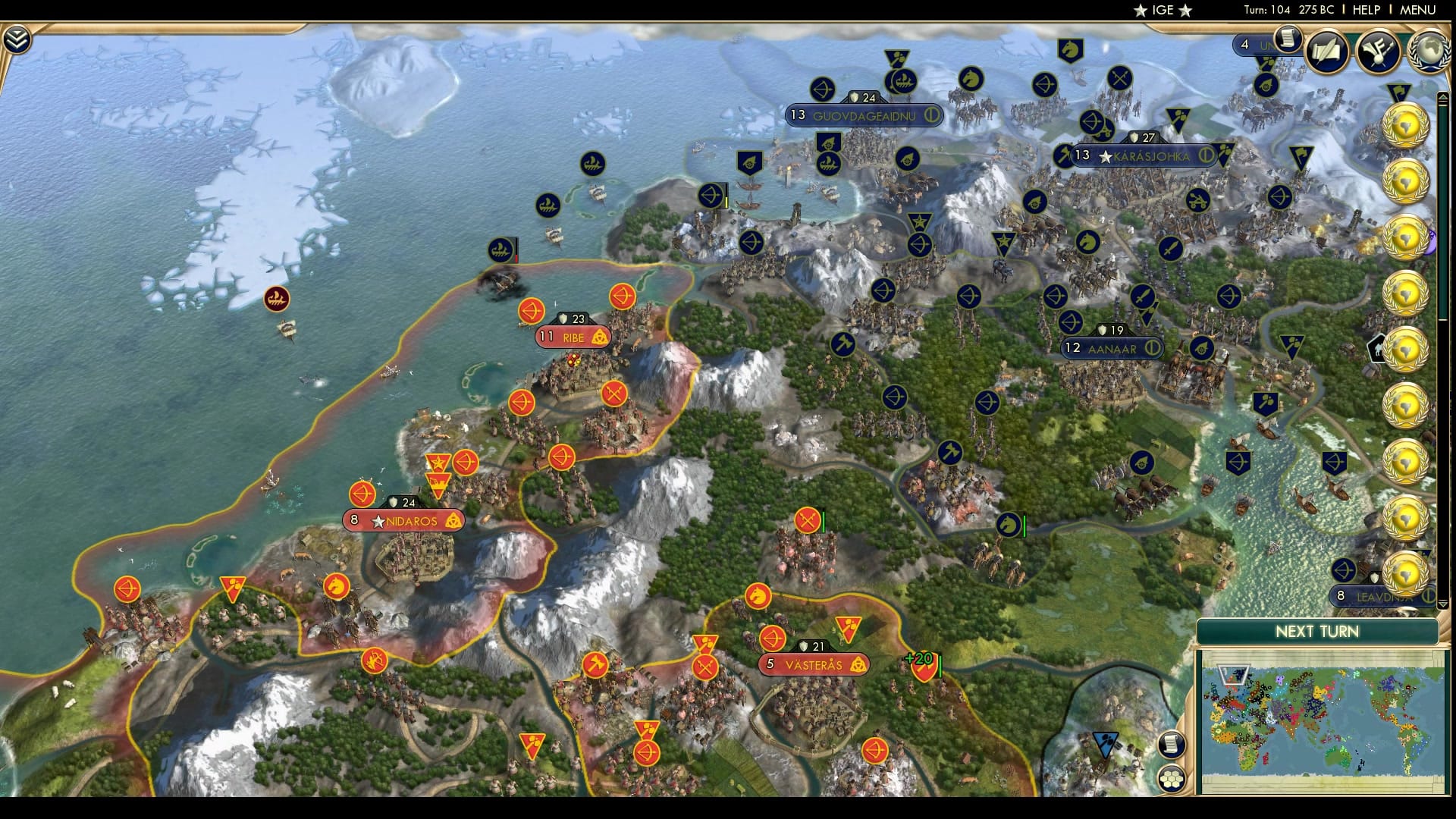Select the Nidaros city banner

tap(403, 520)
